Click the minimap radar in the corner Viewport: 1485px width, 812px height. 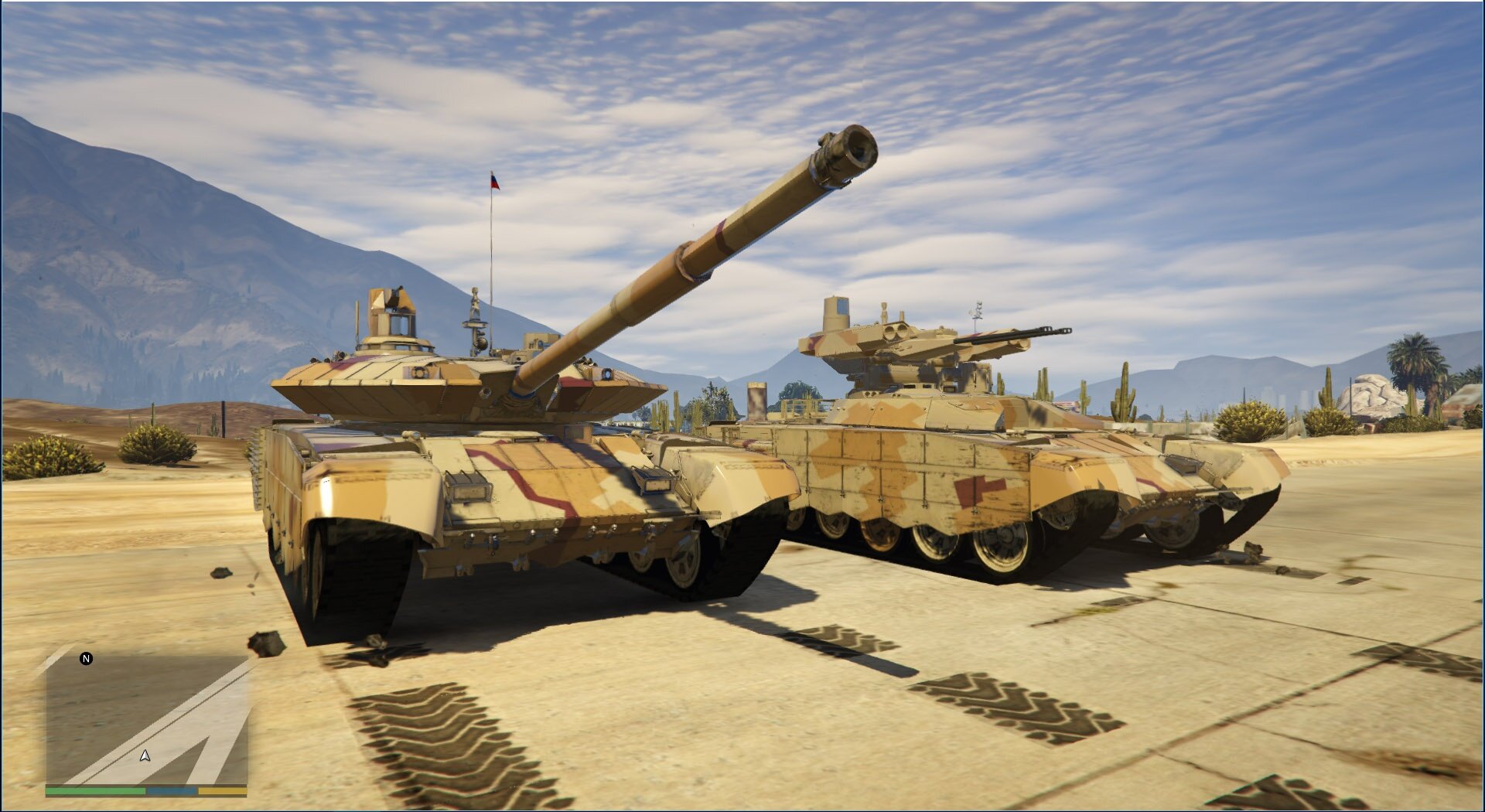[x=147, y=719]
